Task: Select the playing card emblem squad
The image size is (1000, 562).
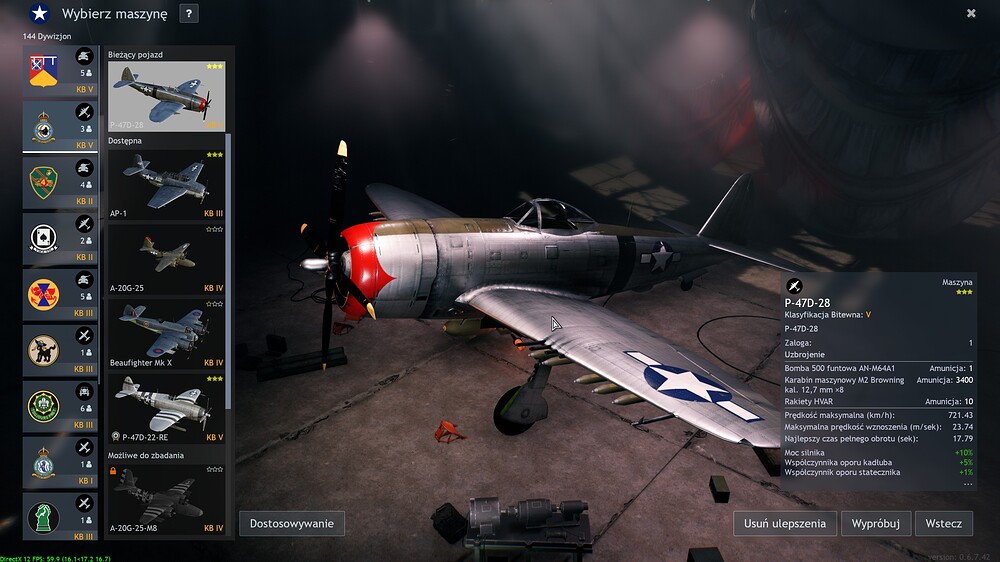Action: (60, 239)
